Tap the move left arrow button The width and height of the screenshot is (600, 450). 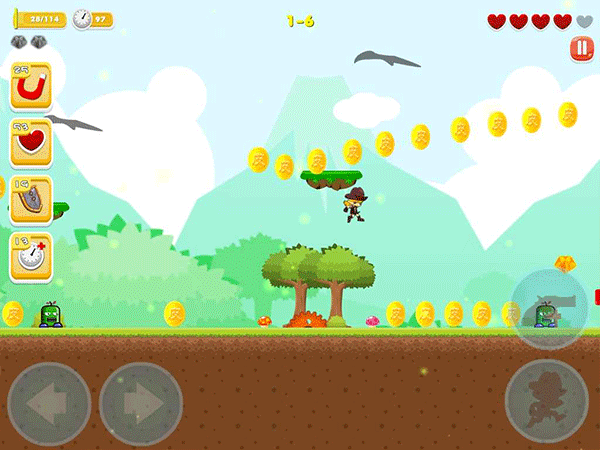coord(48,404)
